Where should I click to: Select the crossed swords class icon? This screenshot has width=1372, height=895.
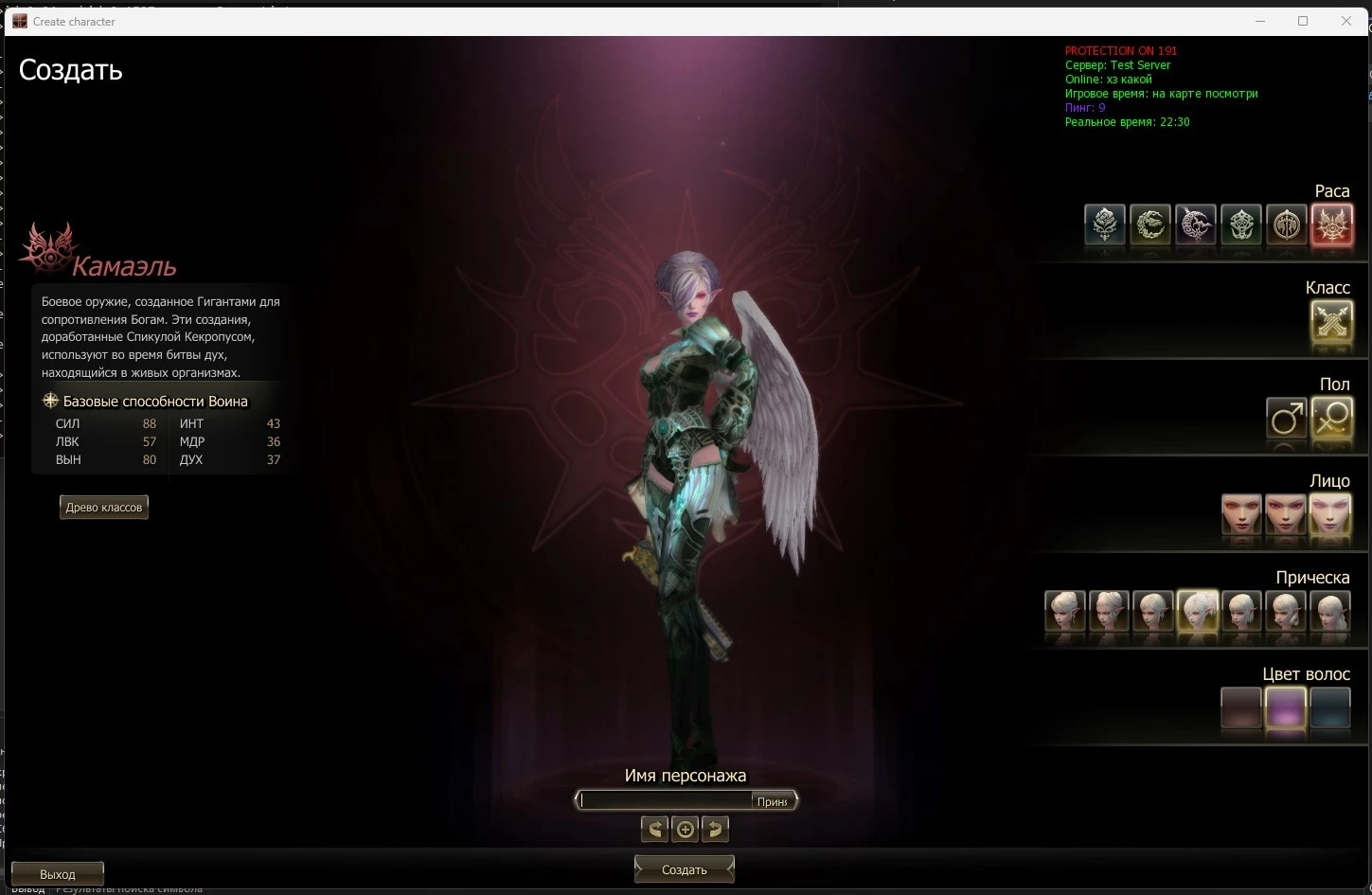coord(1331,322)
